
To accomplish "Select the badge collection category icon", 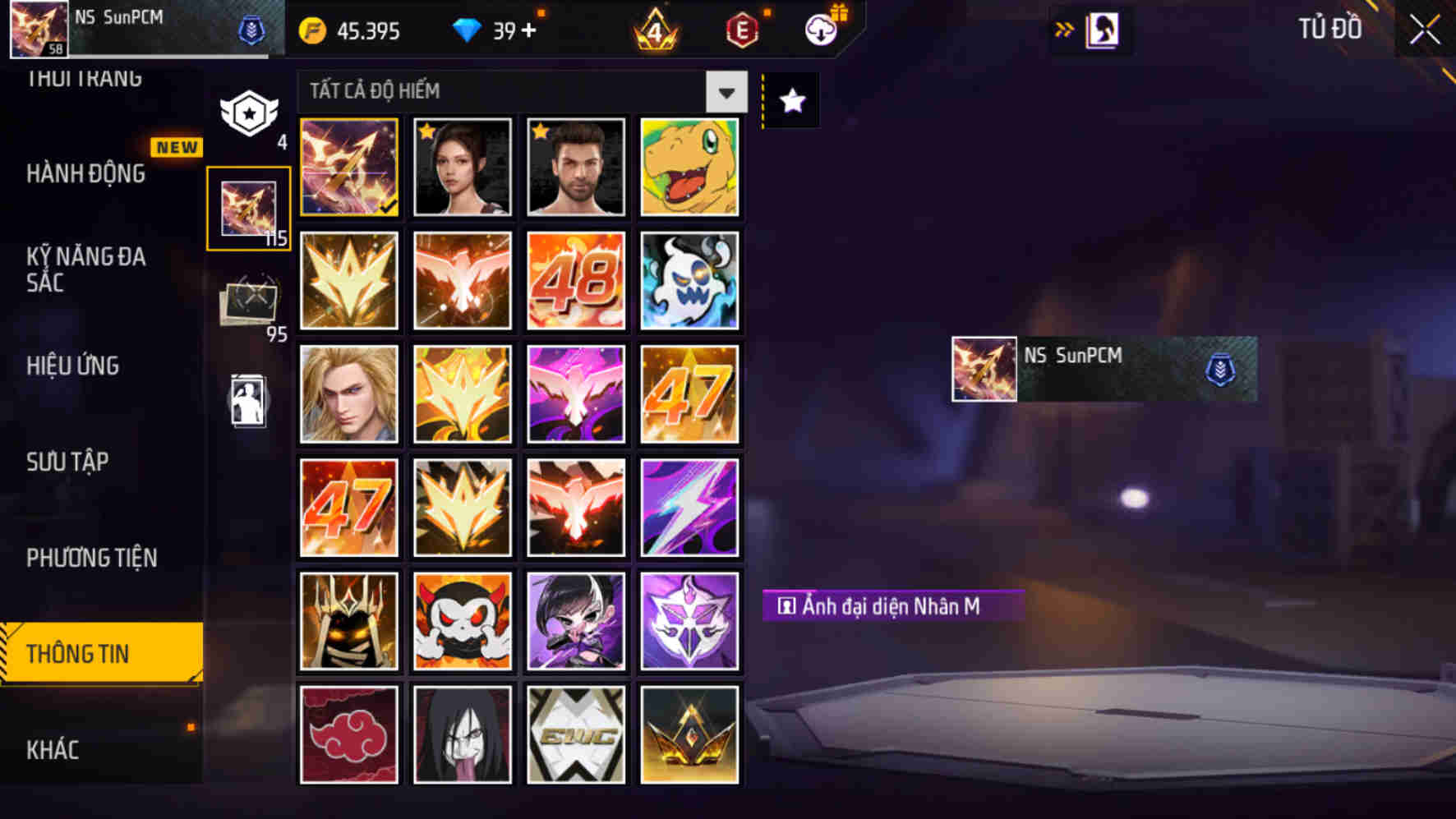I will coord(249,113).
